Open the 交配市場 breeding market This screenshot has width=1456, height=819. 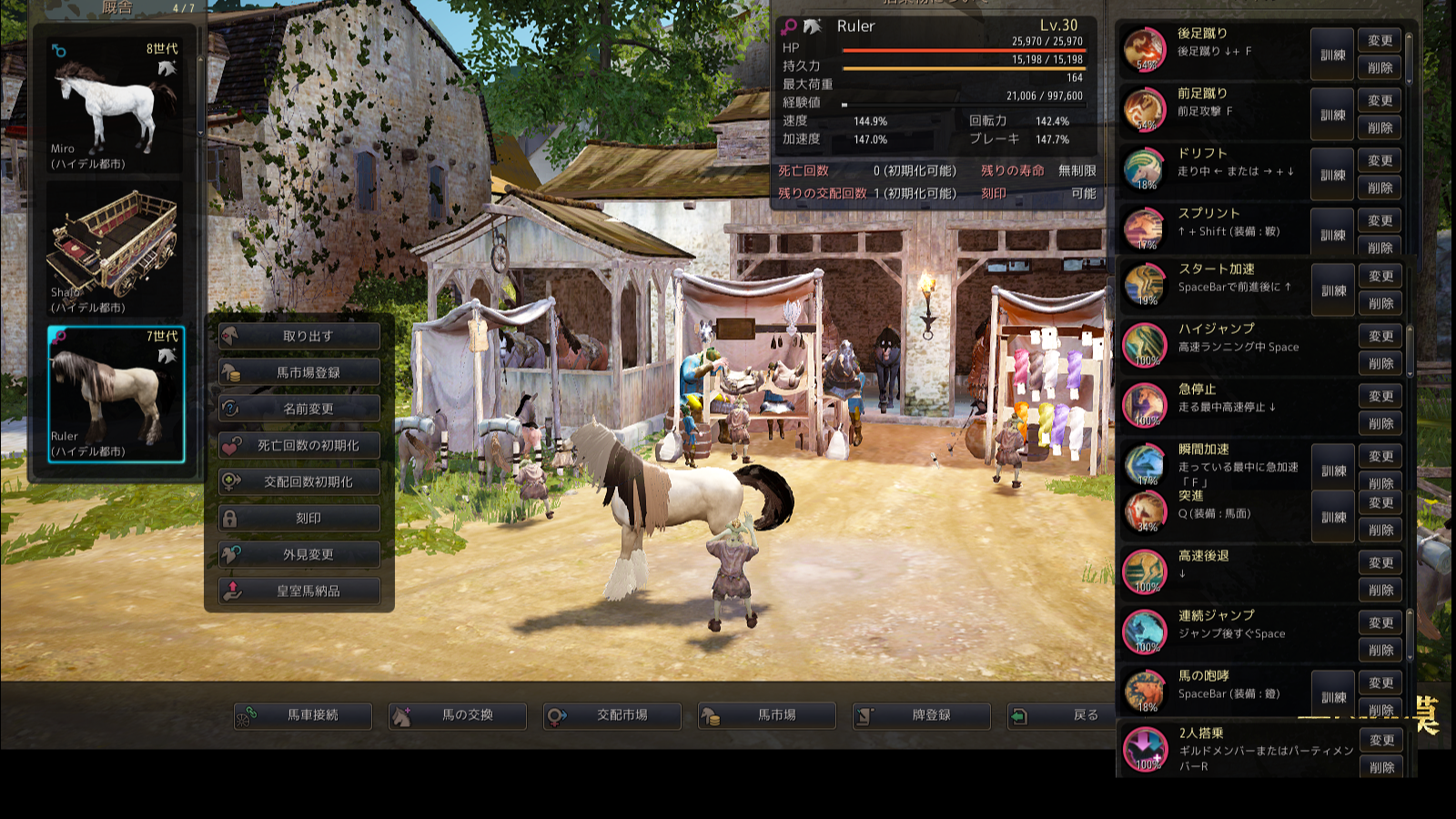(612, 715)
